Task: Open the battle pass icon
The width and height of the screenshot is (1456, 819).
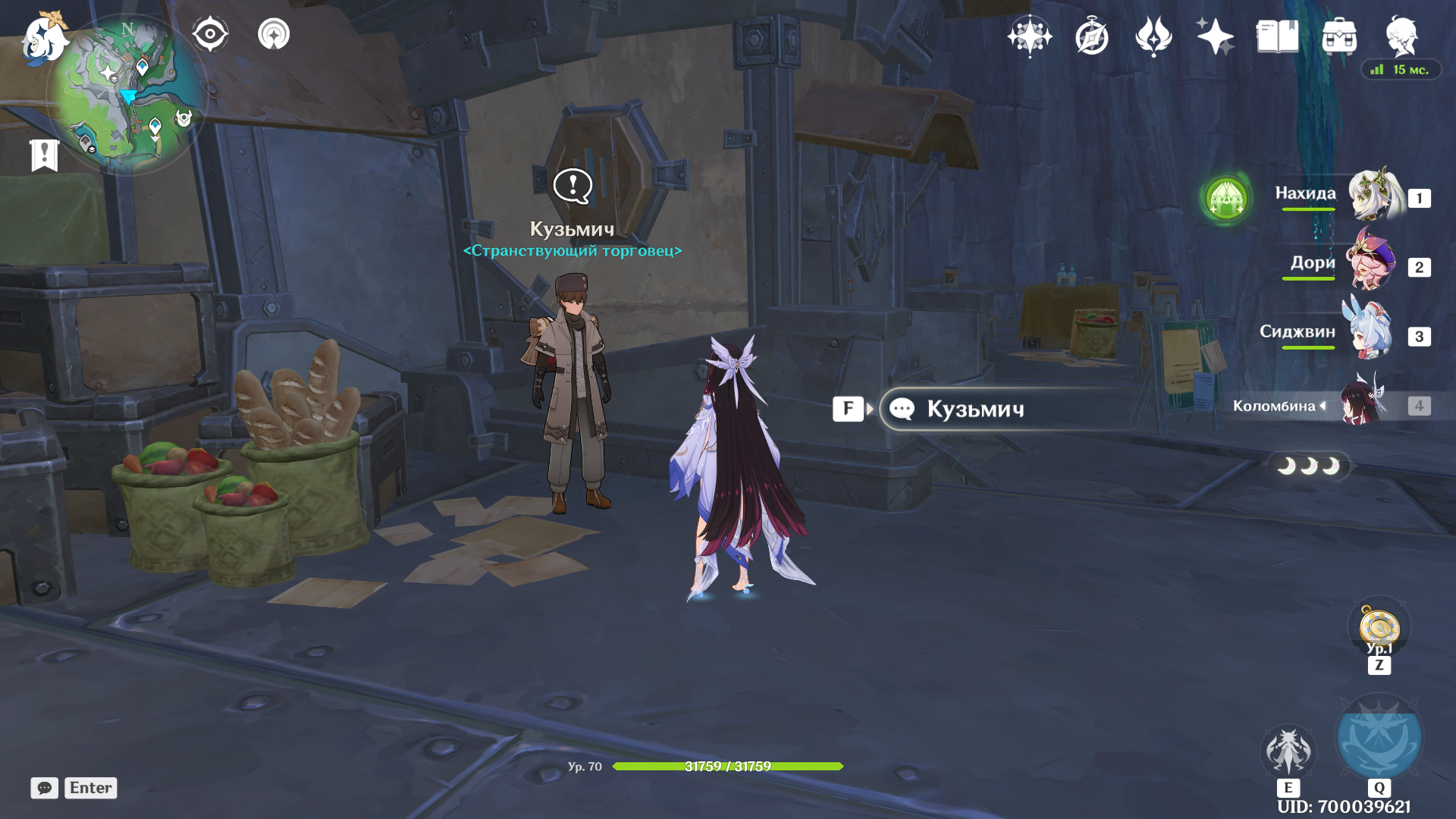Action: [1153, 36]
